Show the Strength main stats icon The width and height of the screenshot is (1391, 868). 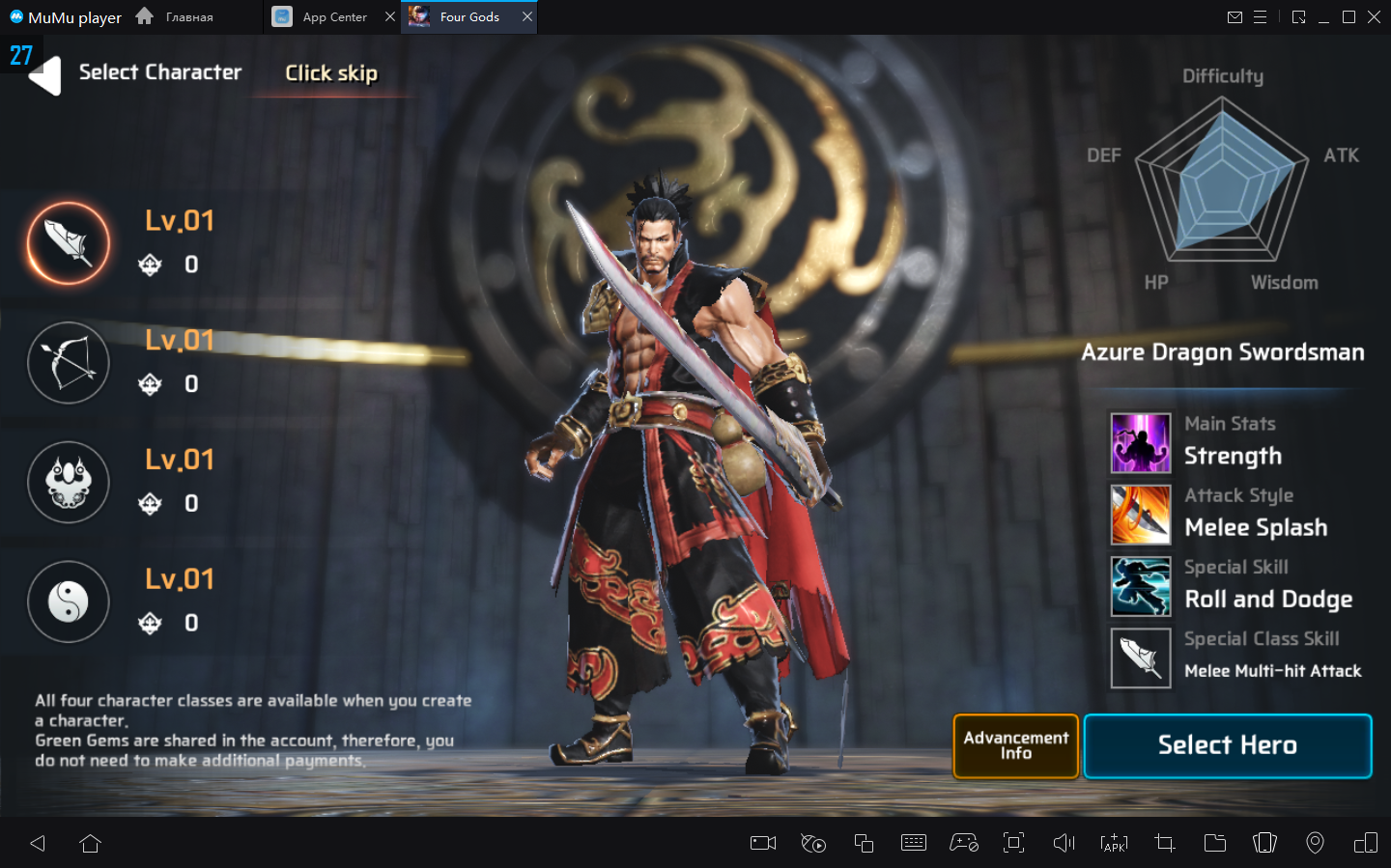tap(1141, 443)
